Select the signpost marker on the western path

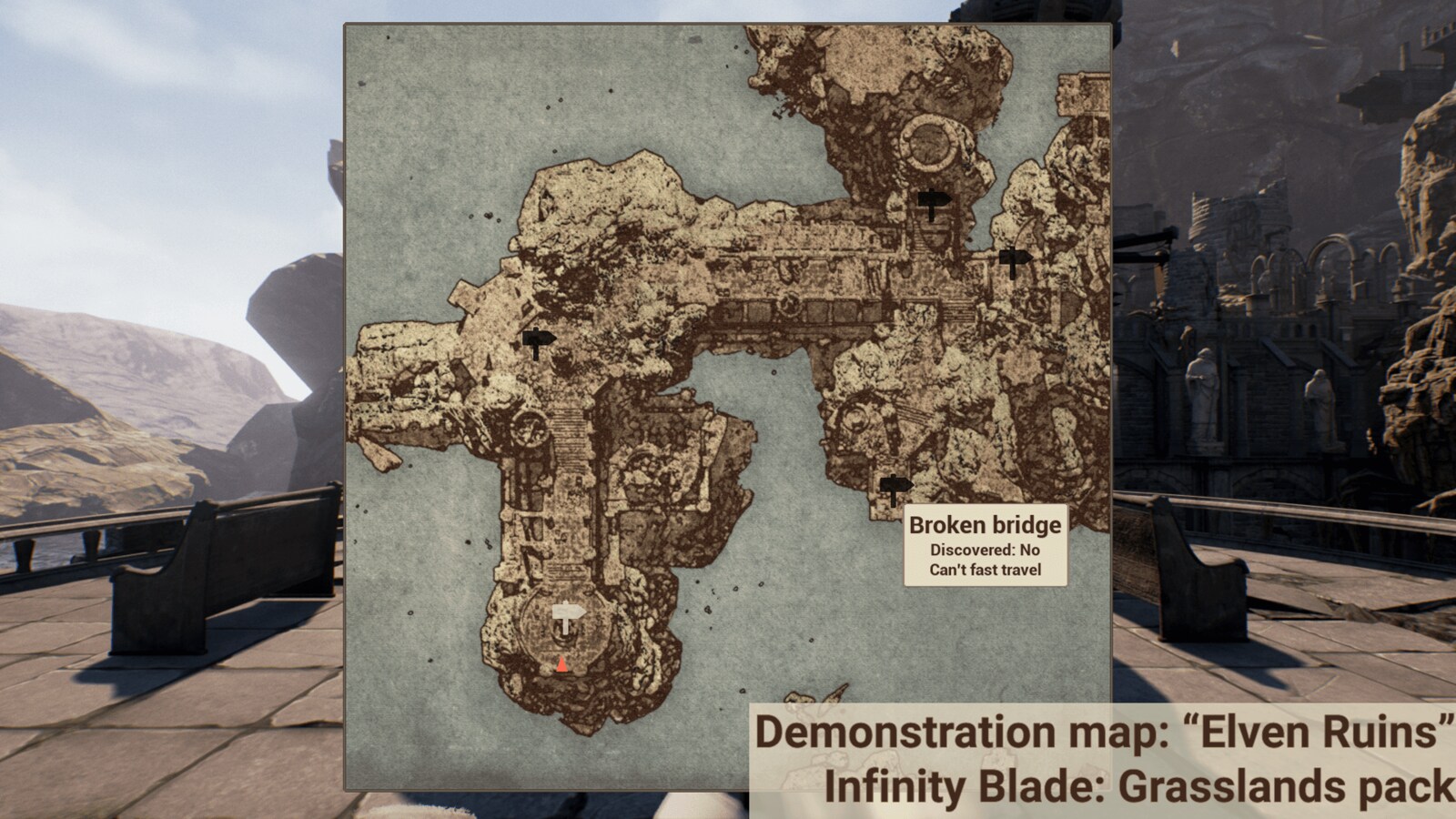pyautogui.click(x=540, y=339)
